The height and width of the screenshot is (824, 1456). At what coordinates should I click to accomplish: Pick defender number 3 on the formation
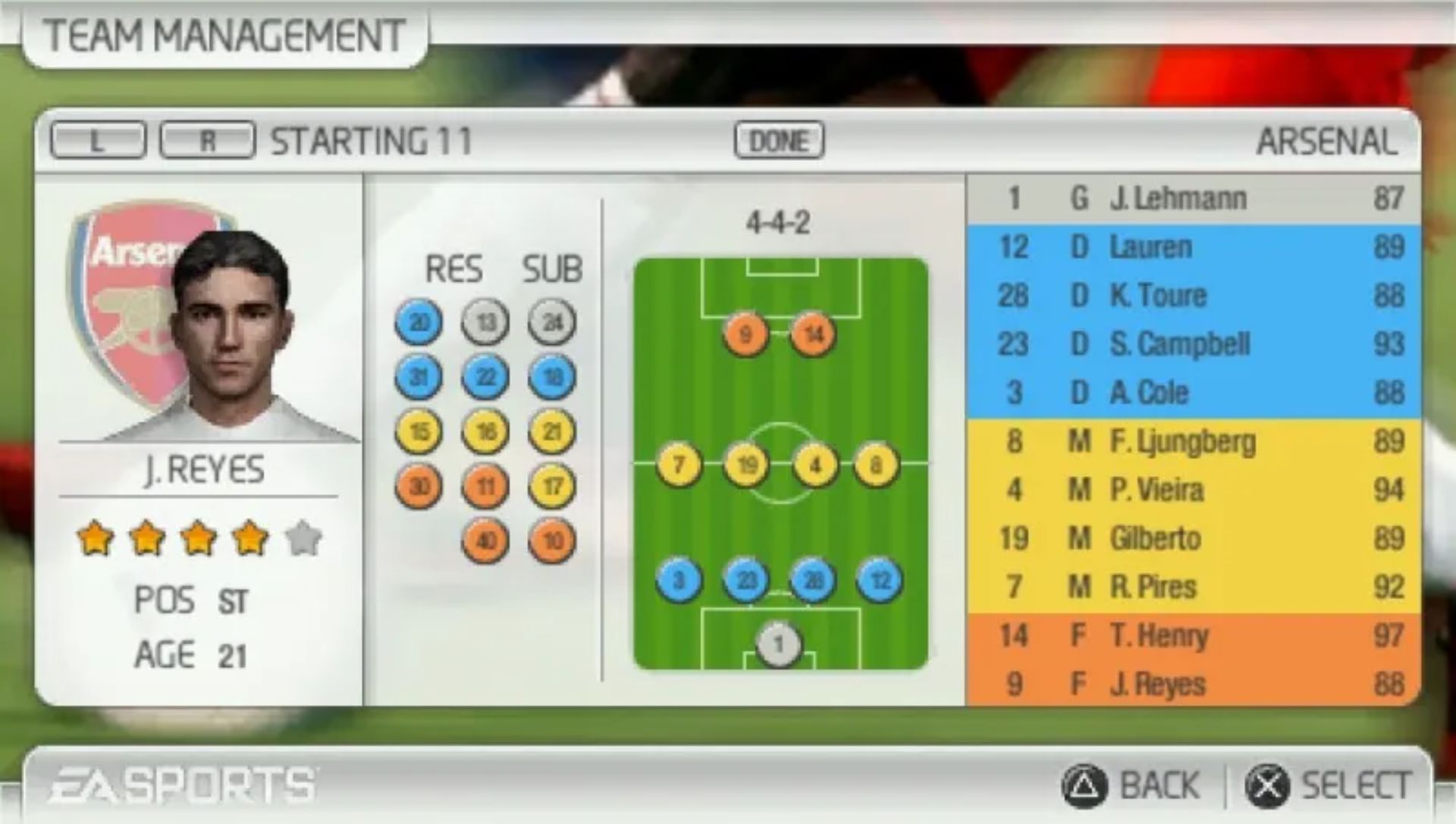pos(677,580)
